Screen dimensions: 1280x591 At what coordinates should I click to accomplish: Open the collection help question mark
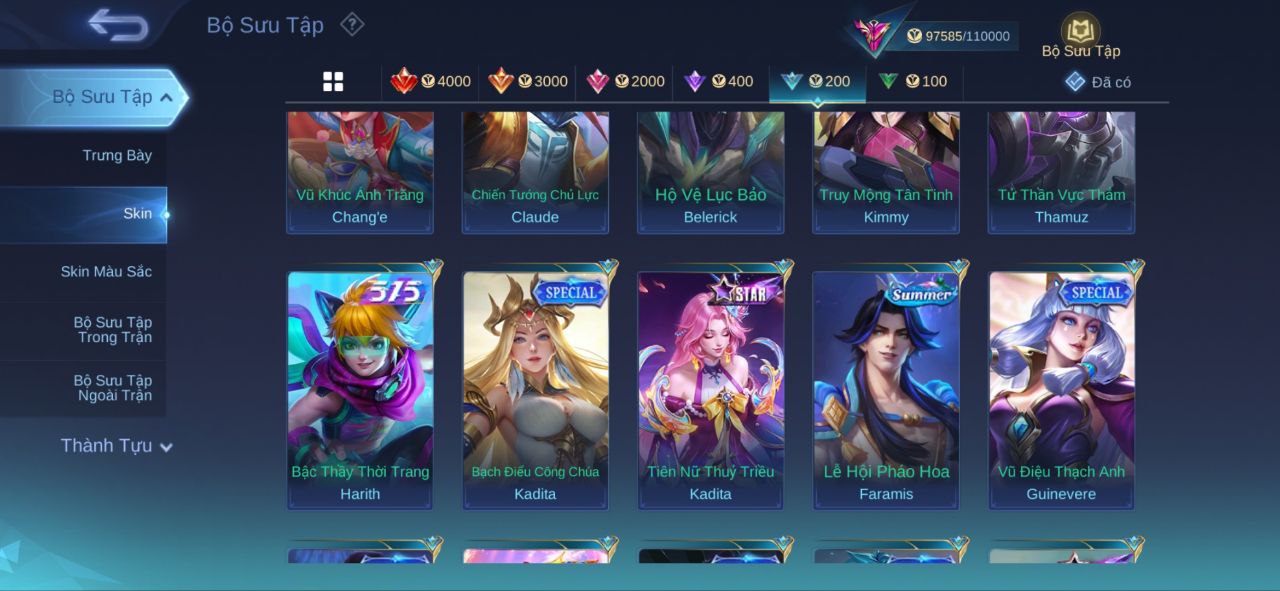(352, 24)
